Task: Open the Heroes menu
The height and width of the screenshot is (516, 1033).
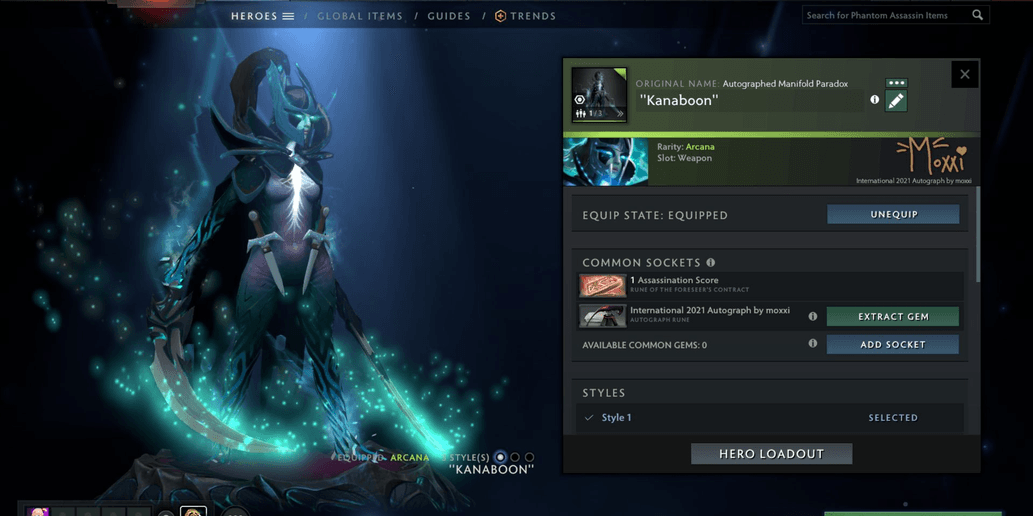Action: click(262, 16)
